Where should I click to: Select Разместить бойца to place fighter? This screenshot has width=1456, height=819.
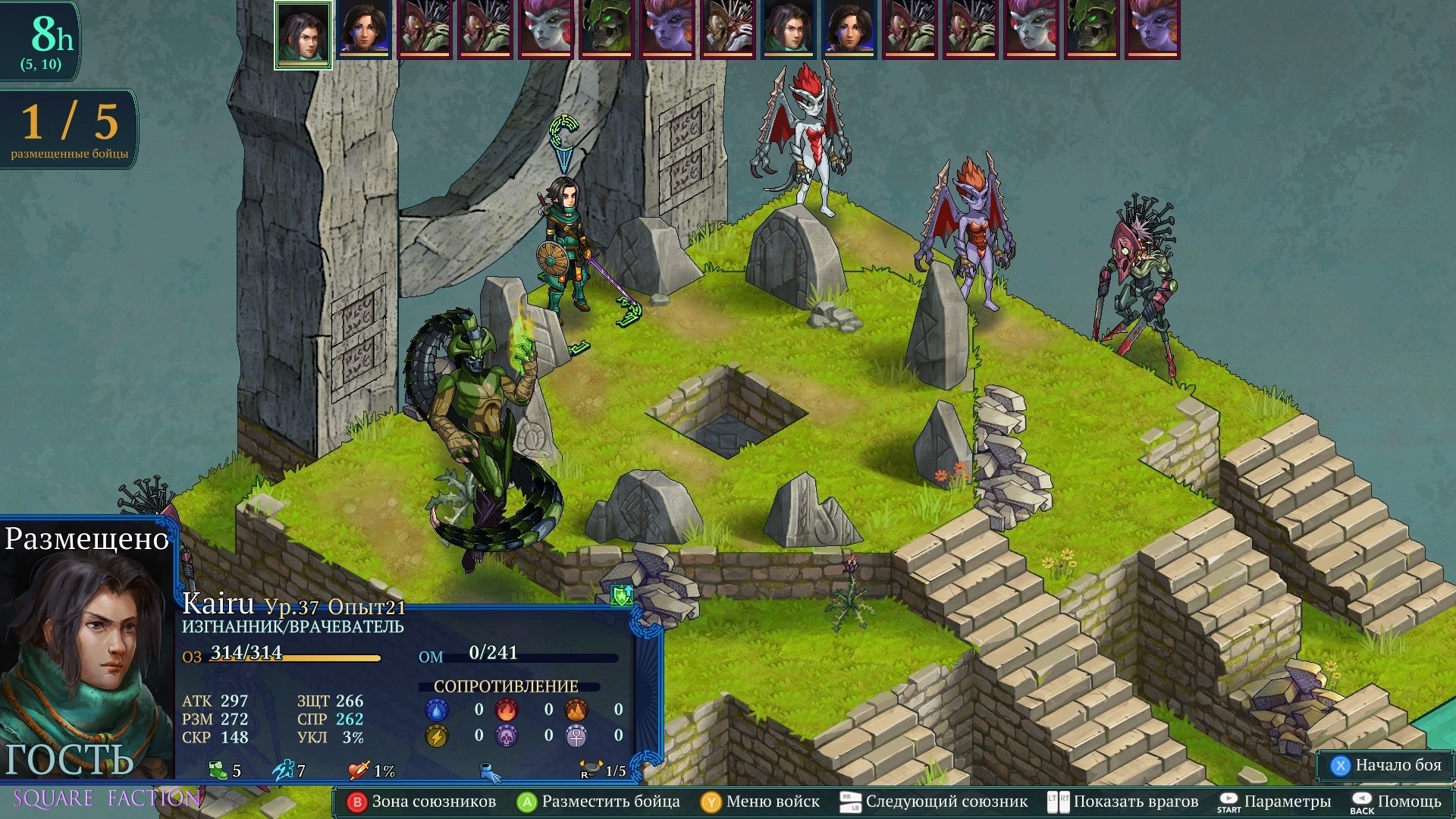click(599, 802)
